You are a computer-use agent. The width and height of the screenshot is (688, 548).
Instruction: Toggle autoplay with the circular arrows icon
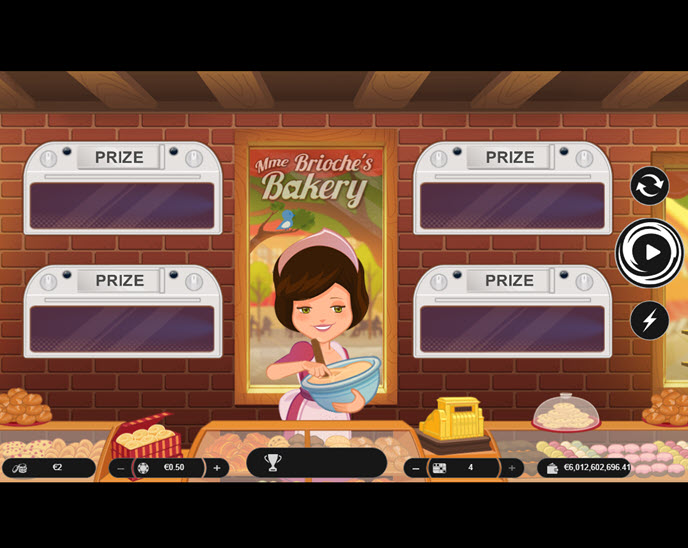[649, 186]
